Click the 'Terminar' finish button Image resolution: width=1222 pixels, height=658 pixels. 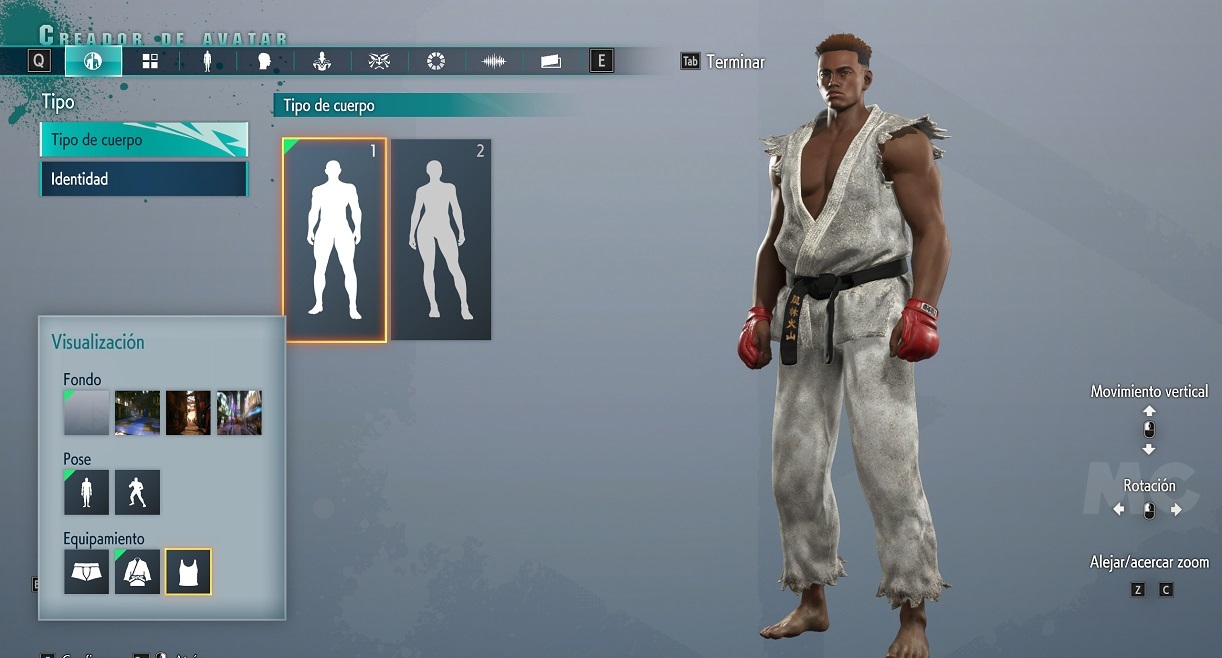(734, 62)
